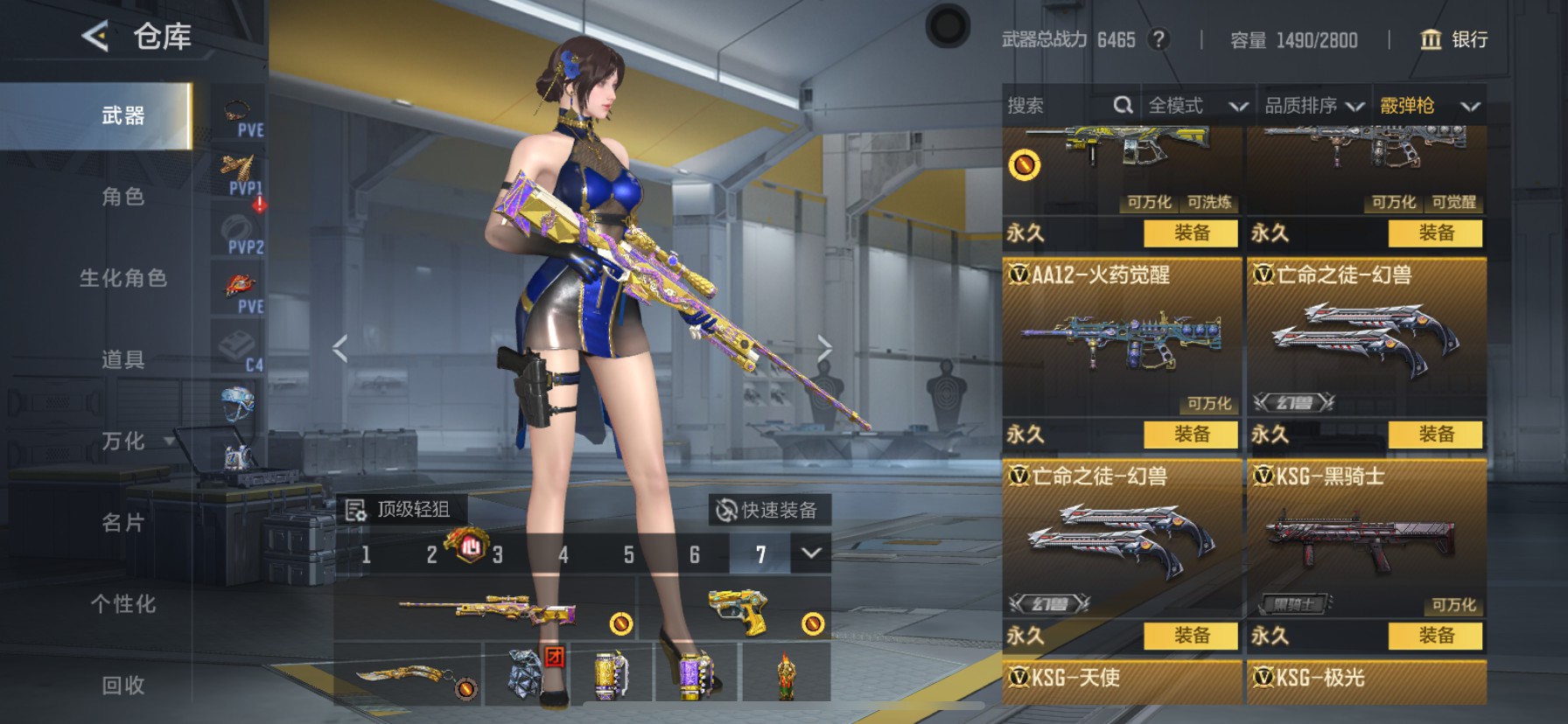Expand the loadout list arrow after 7
Viewport: 1568px width, 724px height.
click(x=811, y=553)
